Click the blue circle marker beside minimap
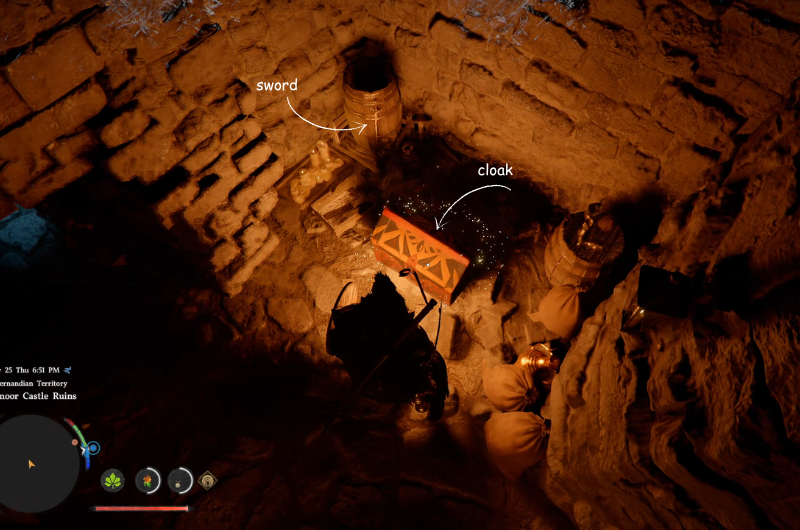Viewport: 800px width, 530px height. click(x=93, y=449)
